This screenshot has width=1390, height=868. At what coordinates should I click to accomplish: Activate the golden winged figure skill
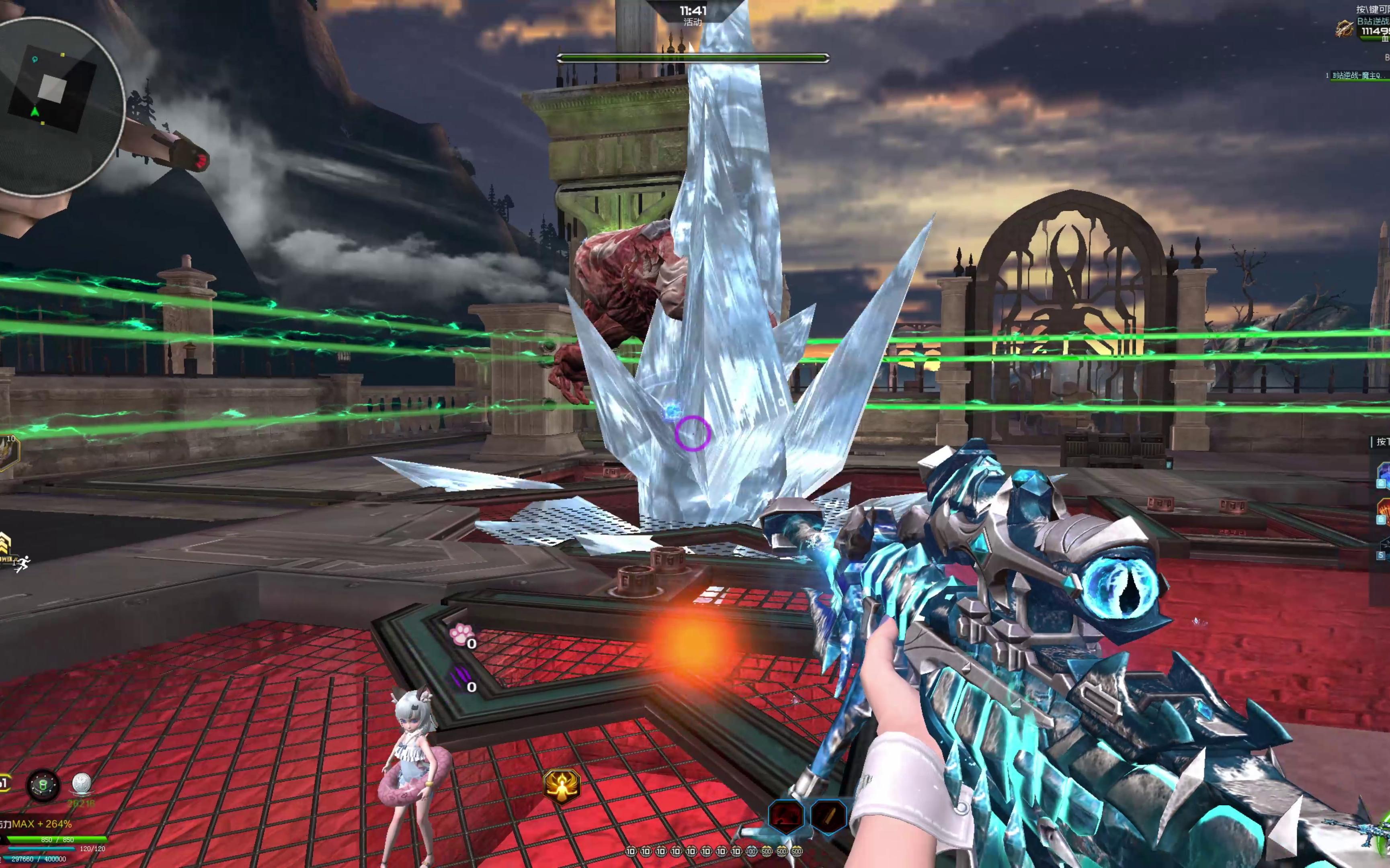(562, 785)
